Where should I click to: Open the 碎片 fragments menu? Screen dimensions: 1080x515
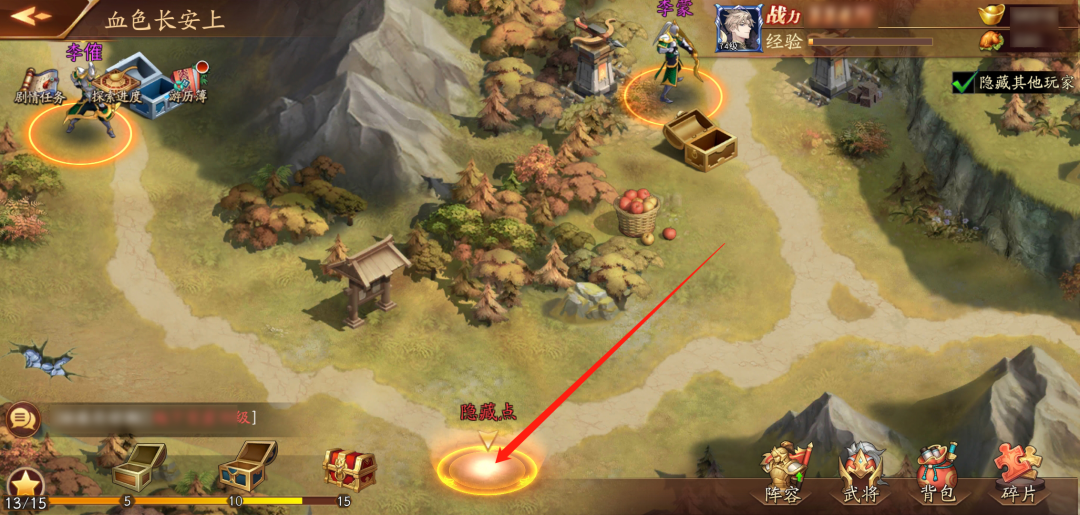(1017, 472)
